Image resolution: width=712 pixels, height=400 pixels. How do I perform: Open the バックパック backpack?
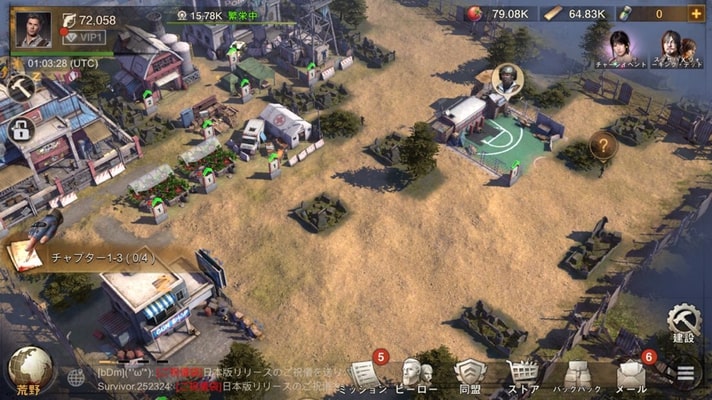(x=576, y=374)
